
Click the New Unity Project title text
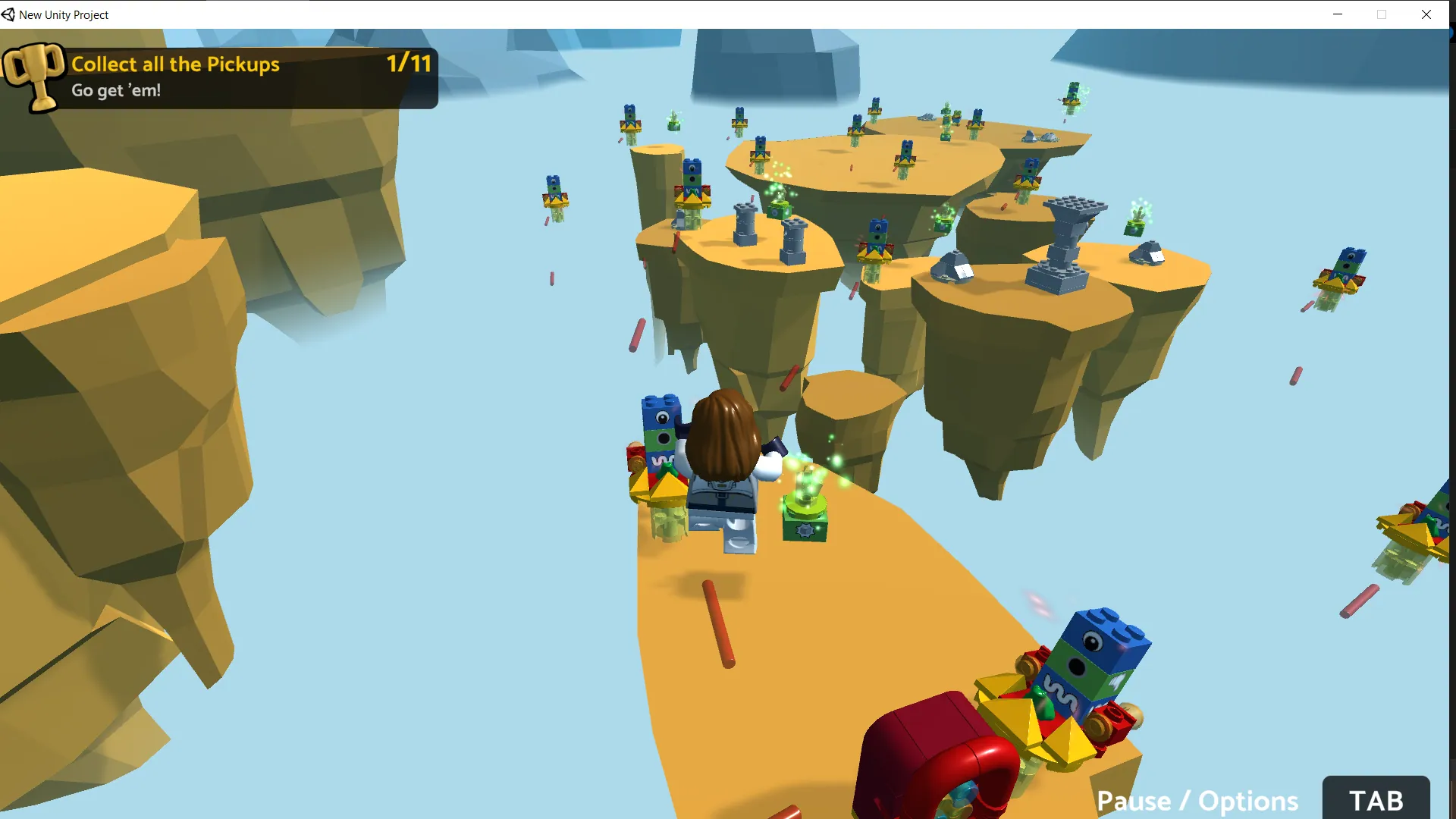pyautogui.click(x=64, y=14)
